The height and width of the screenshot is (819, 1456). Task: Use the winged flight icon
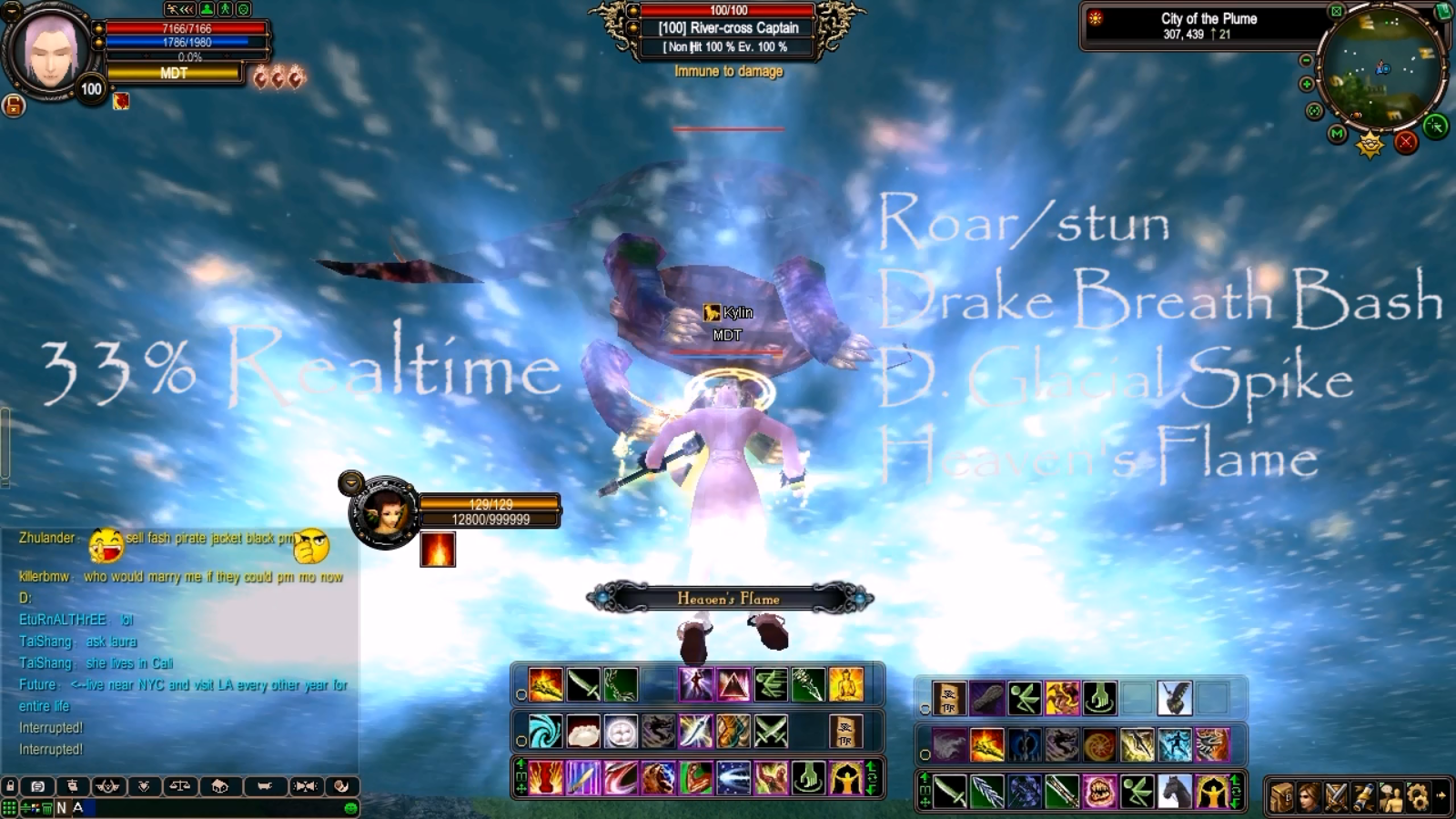(x=1175, y=698)
